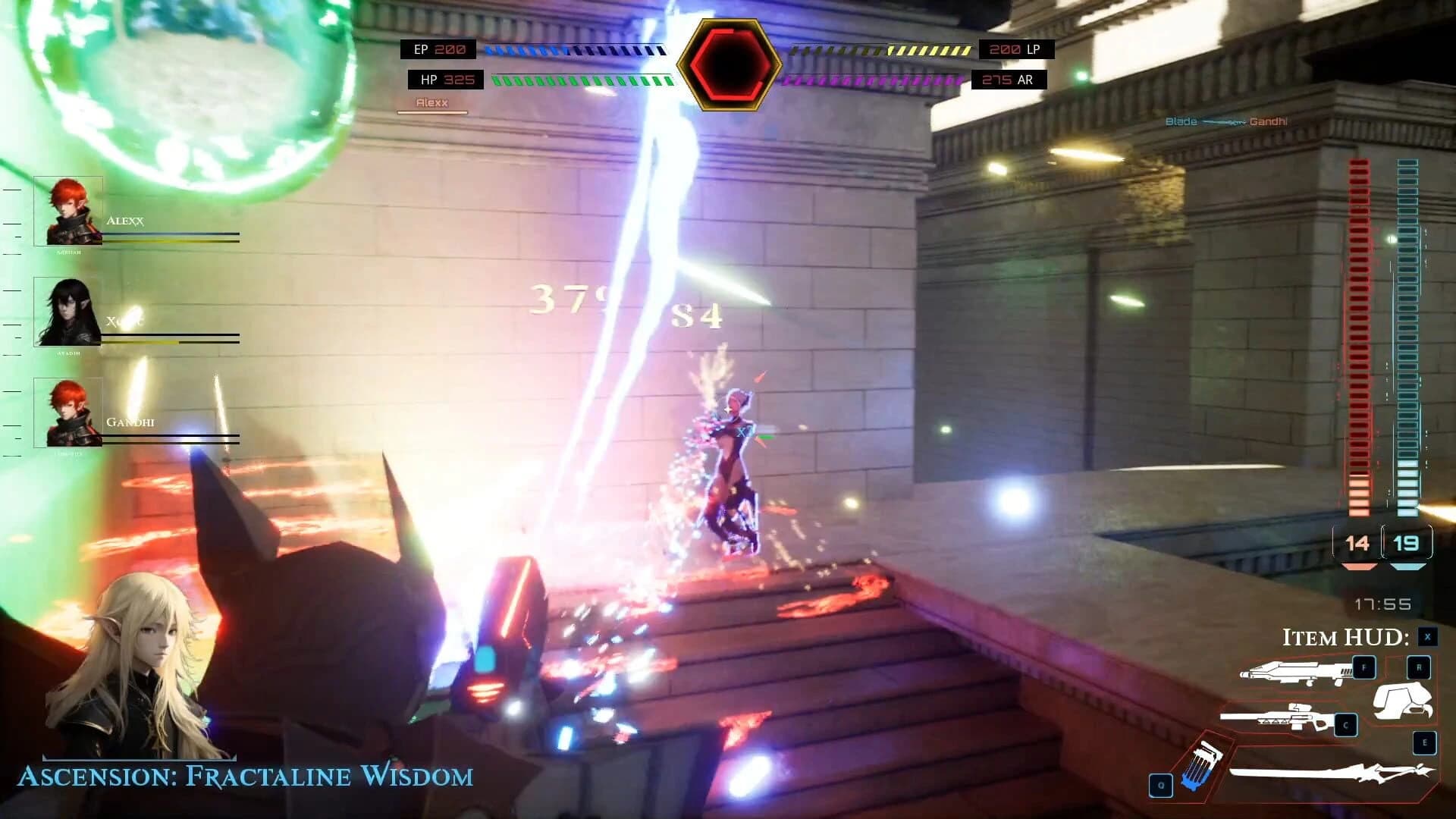Image resolution: width=1456 pixels, height=819 pixels.
Task: Toggle the F keybind slot indicator
Action: coord(1365,666)
